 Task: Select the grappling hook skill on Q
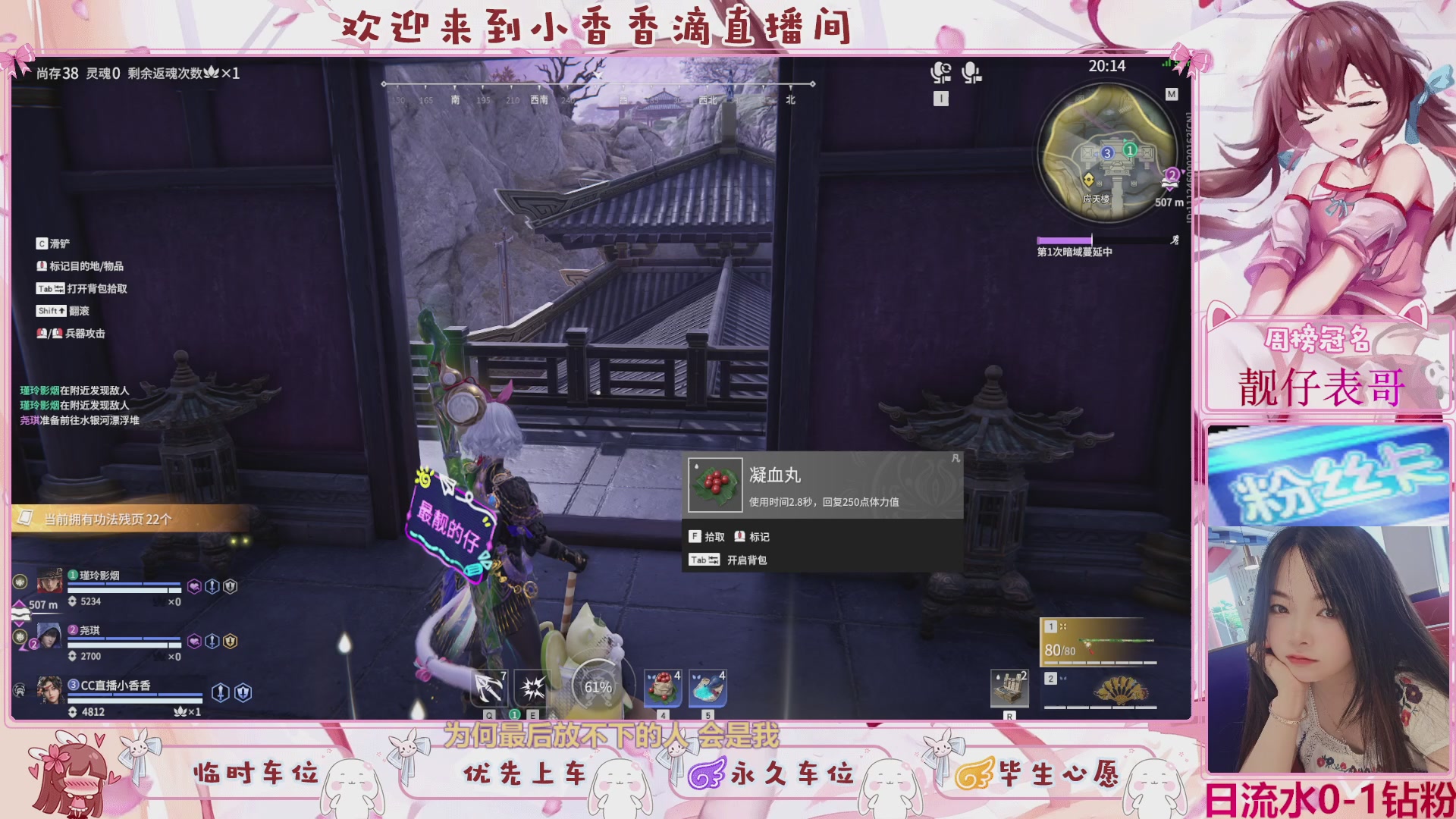(489, 687)
